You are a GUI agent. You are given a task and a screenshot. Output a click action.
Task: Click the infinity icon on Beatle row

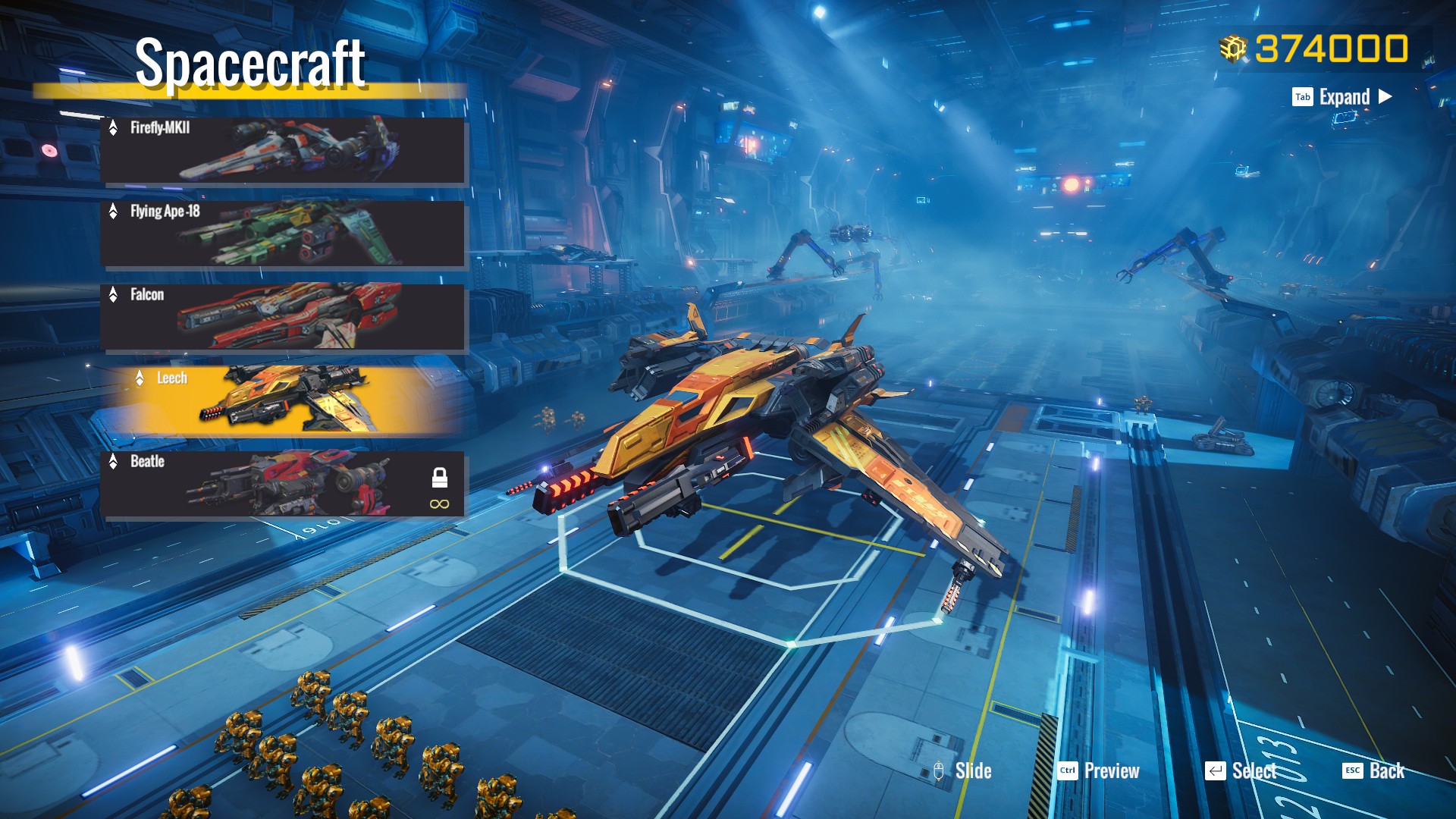pos(440,502)
